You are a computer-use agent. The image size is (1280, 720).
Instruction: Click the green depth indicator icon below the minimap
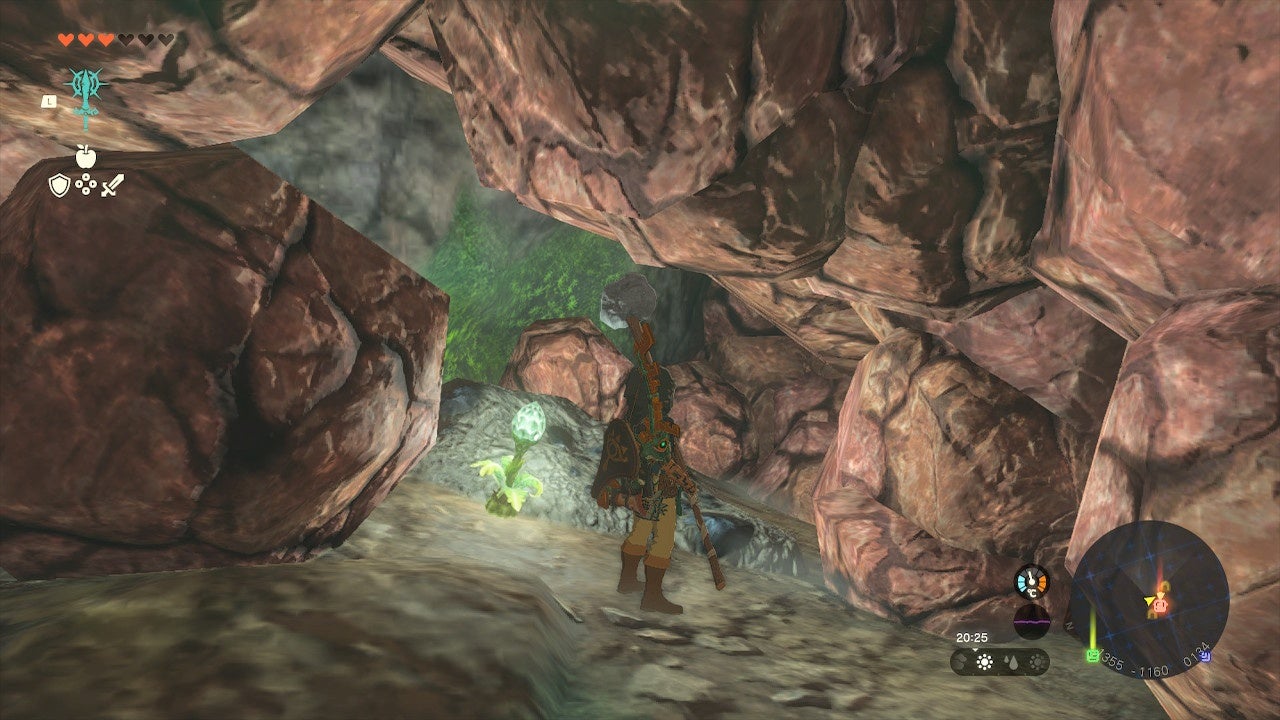click(1092, 655)
